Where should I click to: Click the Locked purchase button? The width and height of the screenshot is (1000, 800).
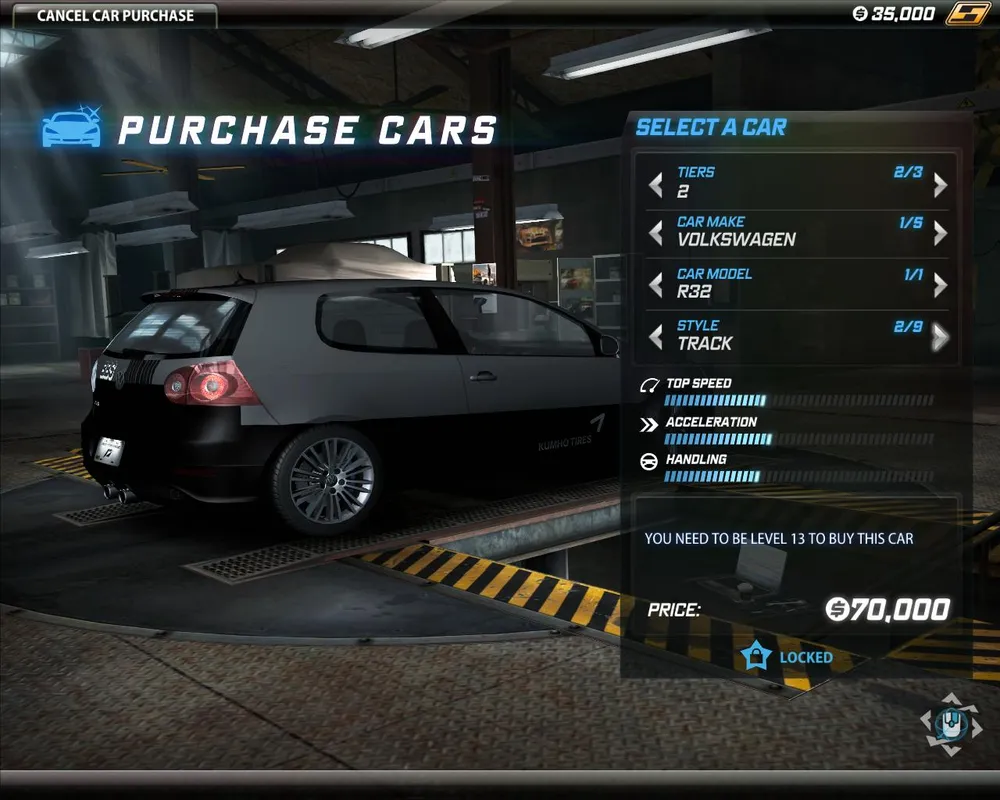tap(788, 657)
